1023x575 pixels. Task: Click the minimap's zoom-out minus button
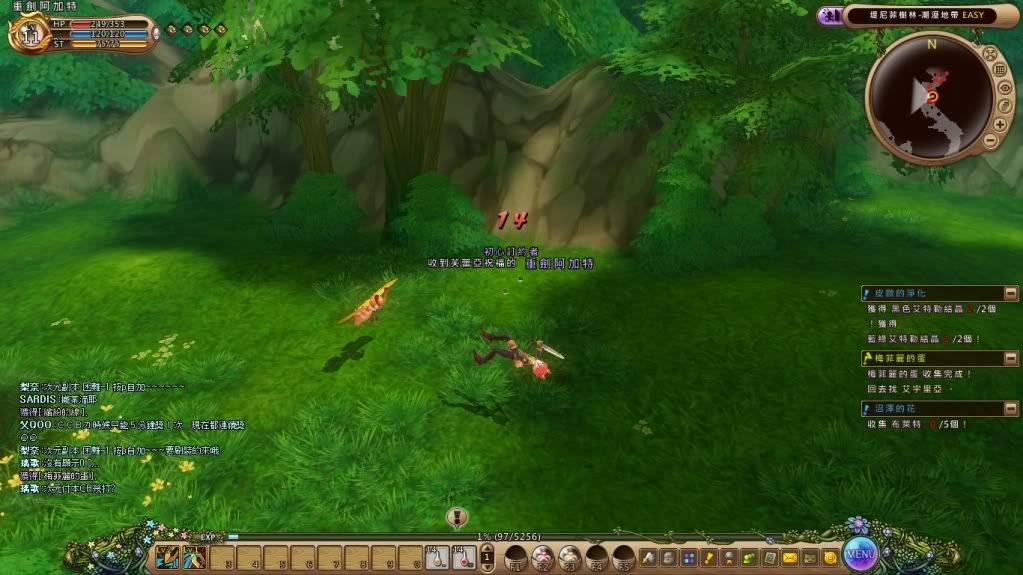pos(989,142)
